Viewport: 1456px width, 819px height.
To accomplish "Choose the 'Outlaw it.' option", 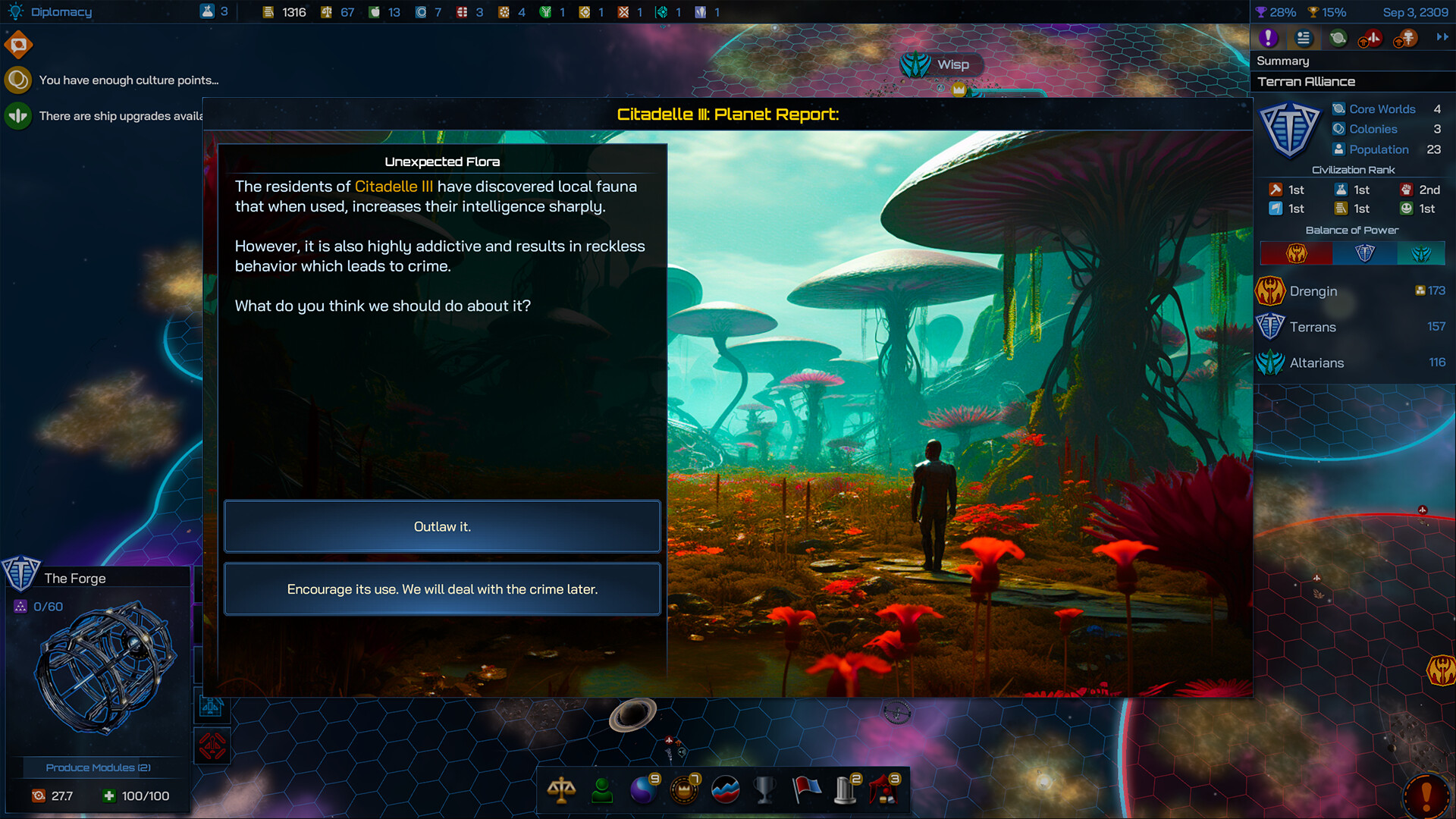I will tap(442, 526).
